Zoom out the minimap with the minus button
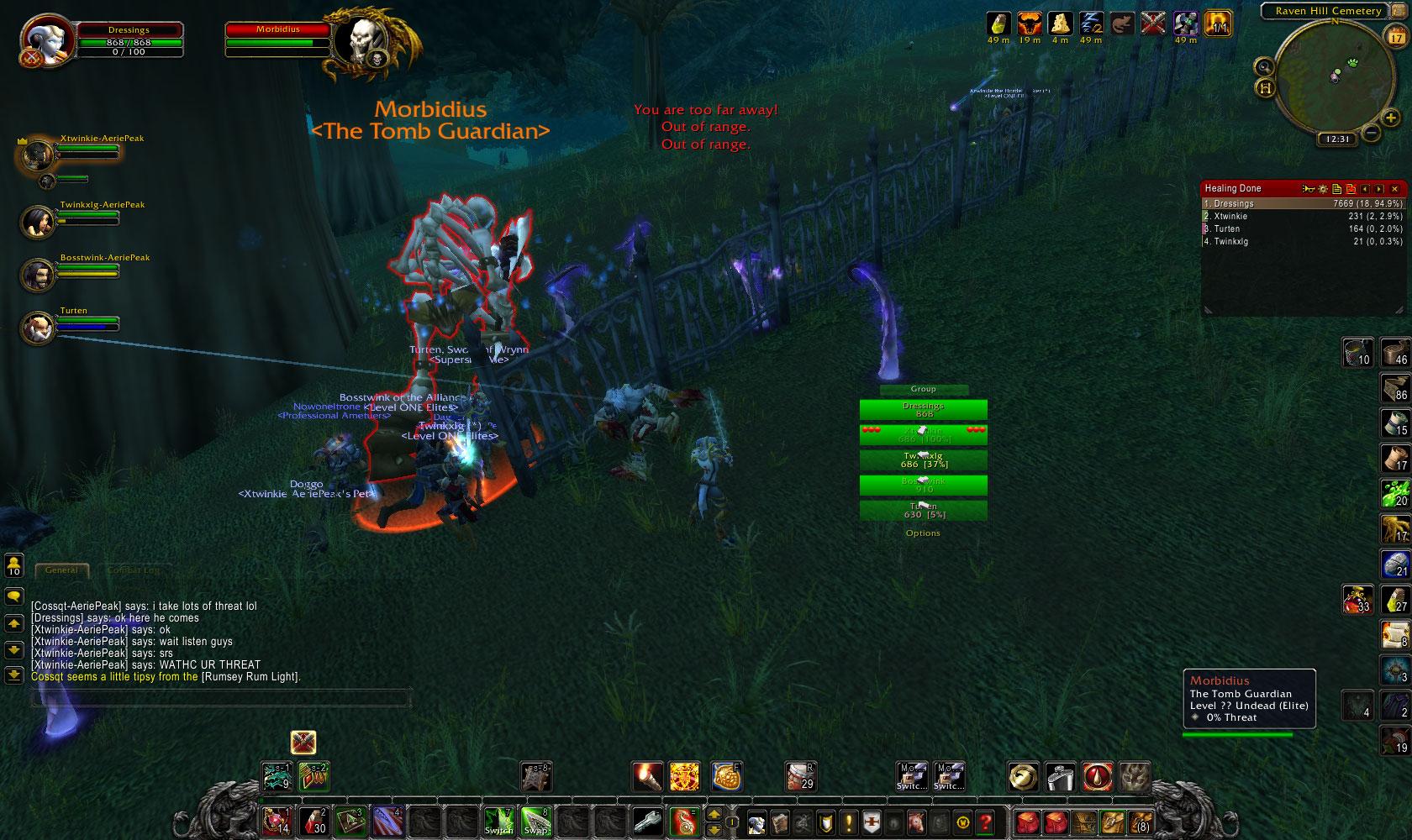Screen dimensions: 1412x840 tap(1370, 133)
